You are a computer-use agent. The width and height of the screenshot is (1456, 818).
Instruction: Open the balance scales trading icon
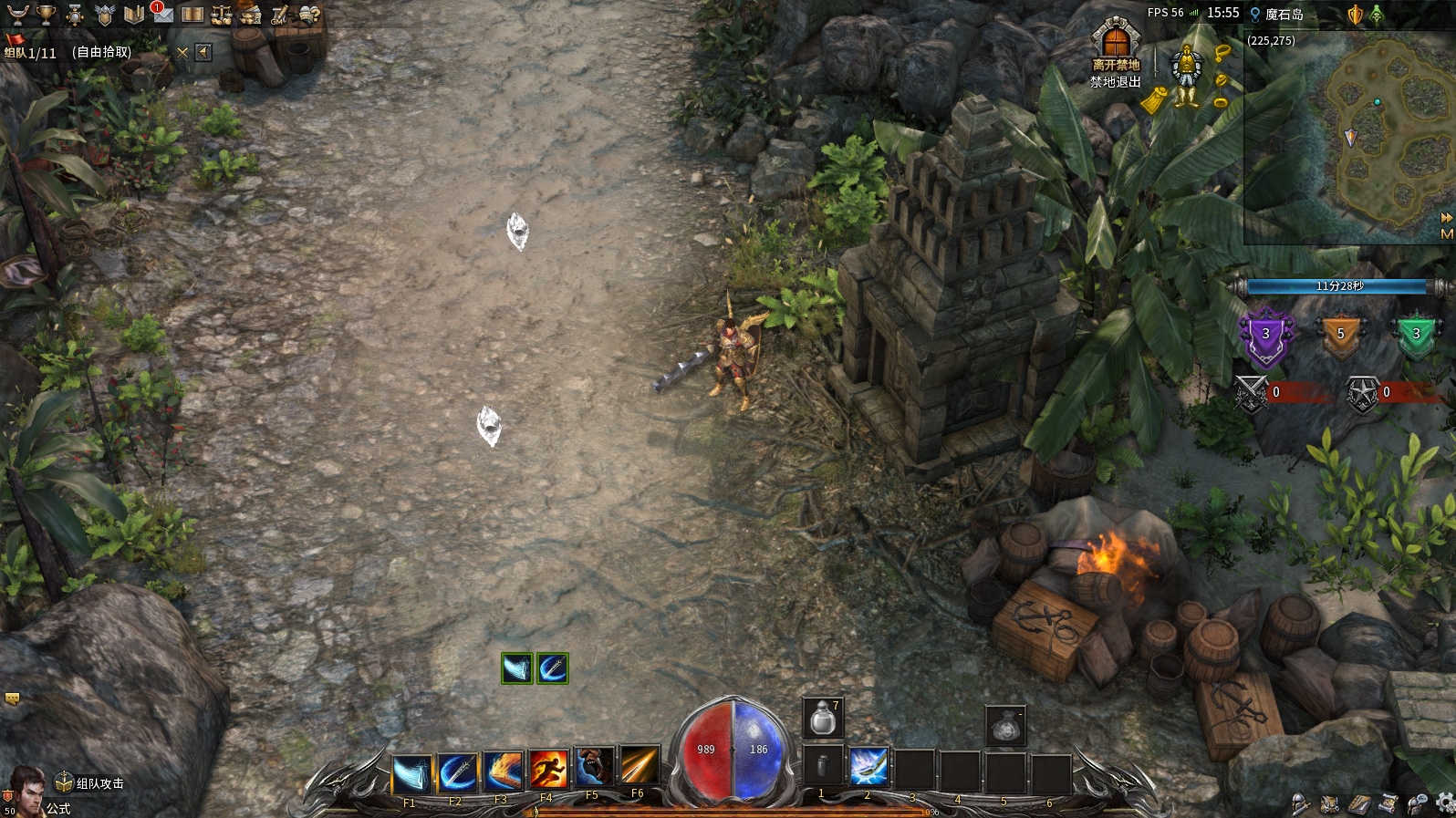222,15
